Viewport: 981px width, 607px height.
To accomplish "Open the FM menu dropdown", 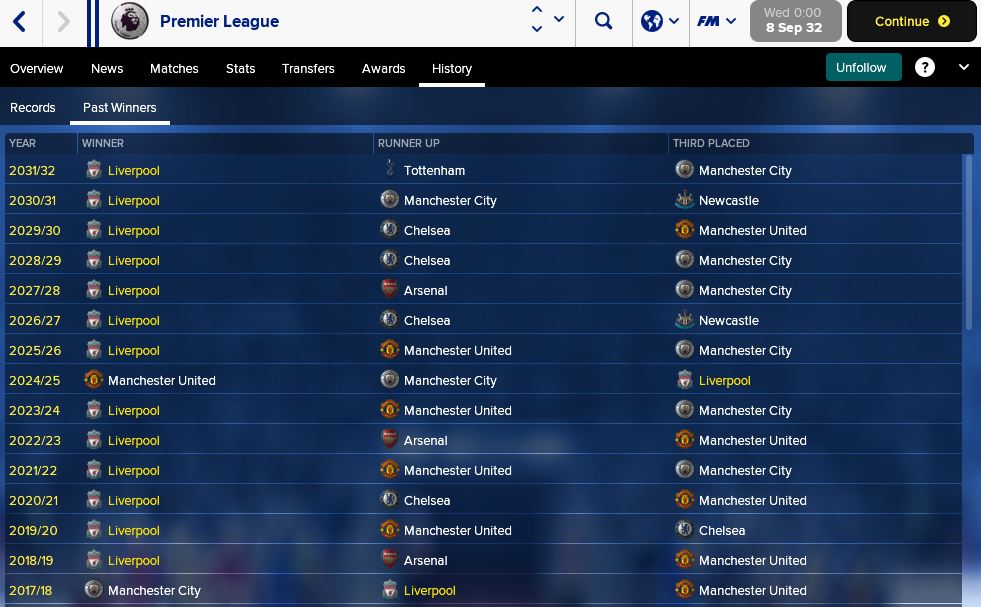I will click(x=717, y=21).
